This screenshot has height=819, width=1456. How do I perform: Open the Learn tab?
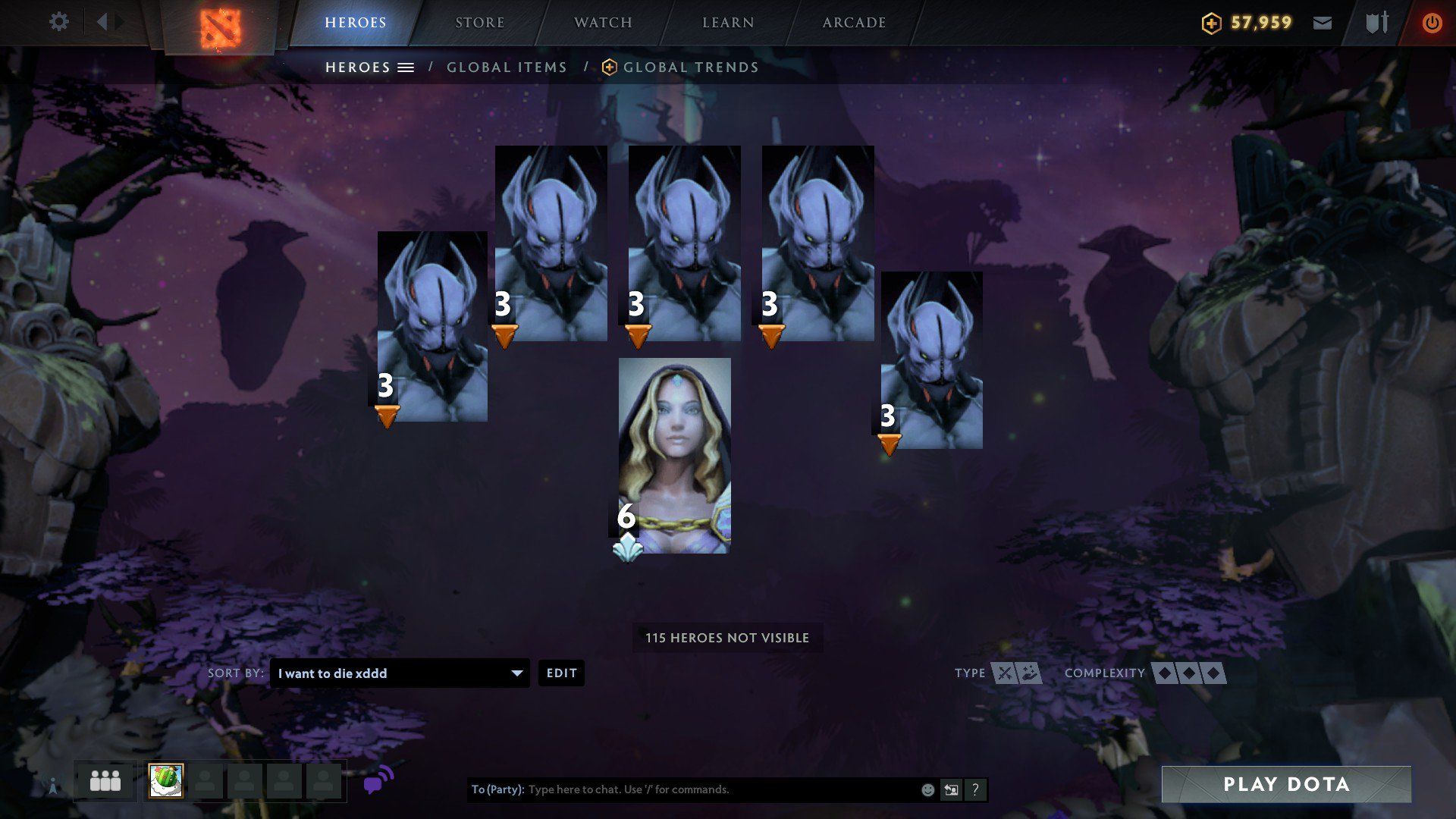(728, 23)
